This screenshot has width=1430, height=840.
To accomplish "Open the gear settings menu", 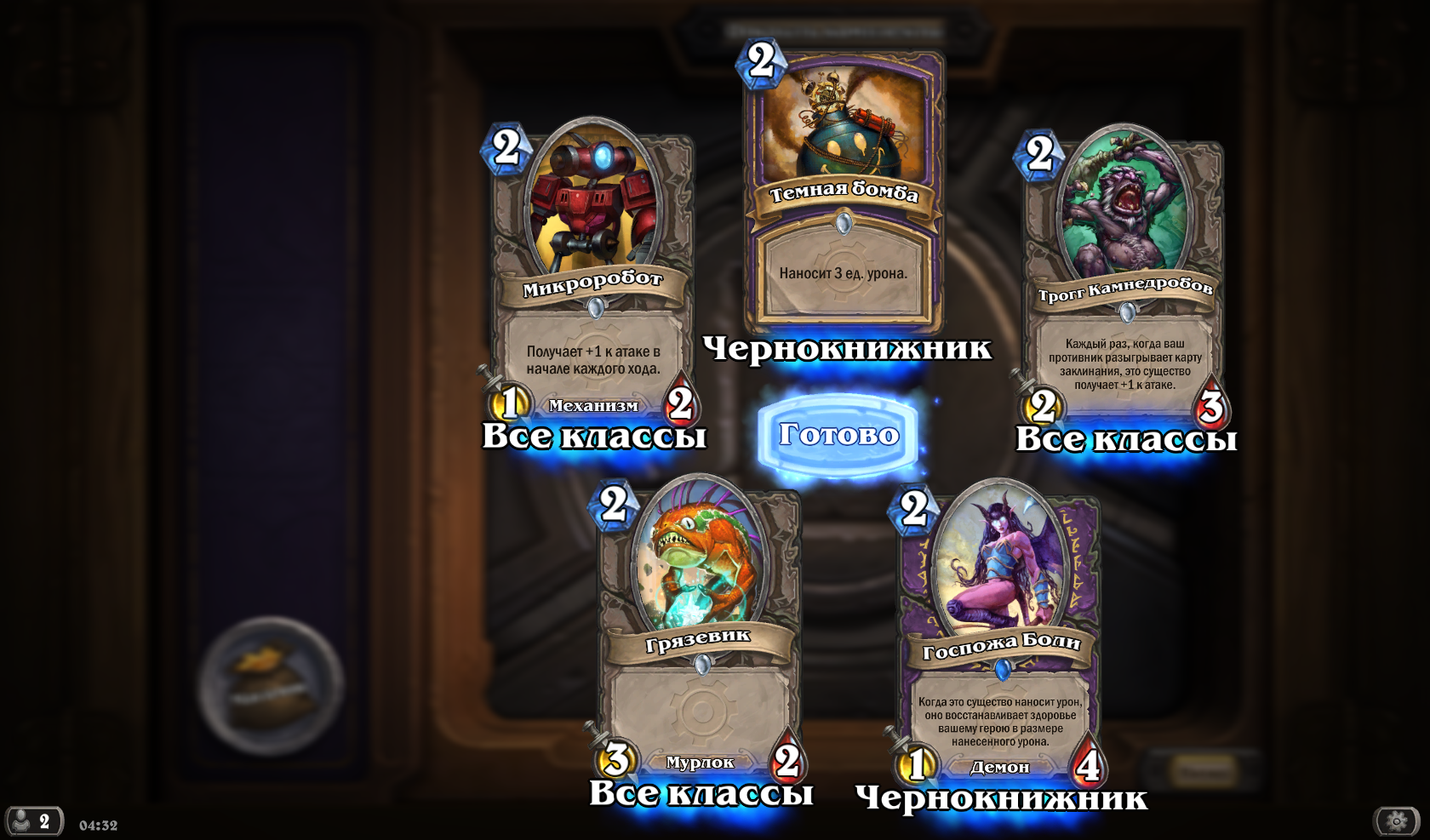I will click(1396, 821).
